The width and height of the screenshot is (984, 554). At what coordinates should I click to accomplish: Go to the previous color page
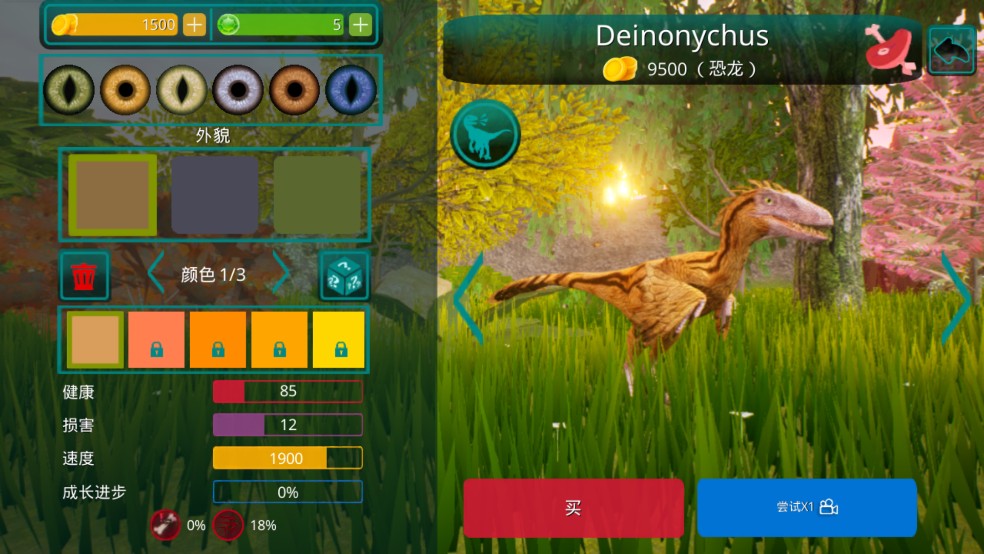click(x=155, y=274)
